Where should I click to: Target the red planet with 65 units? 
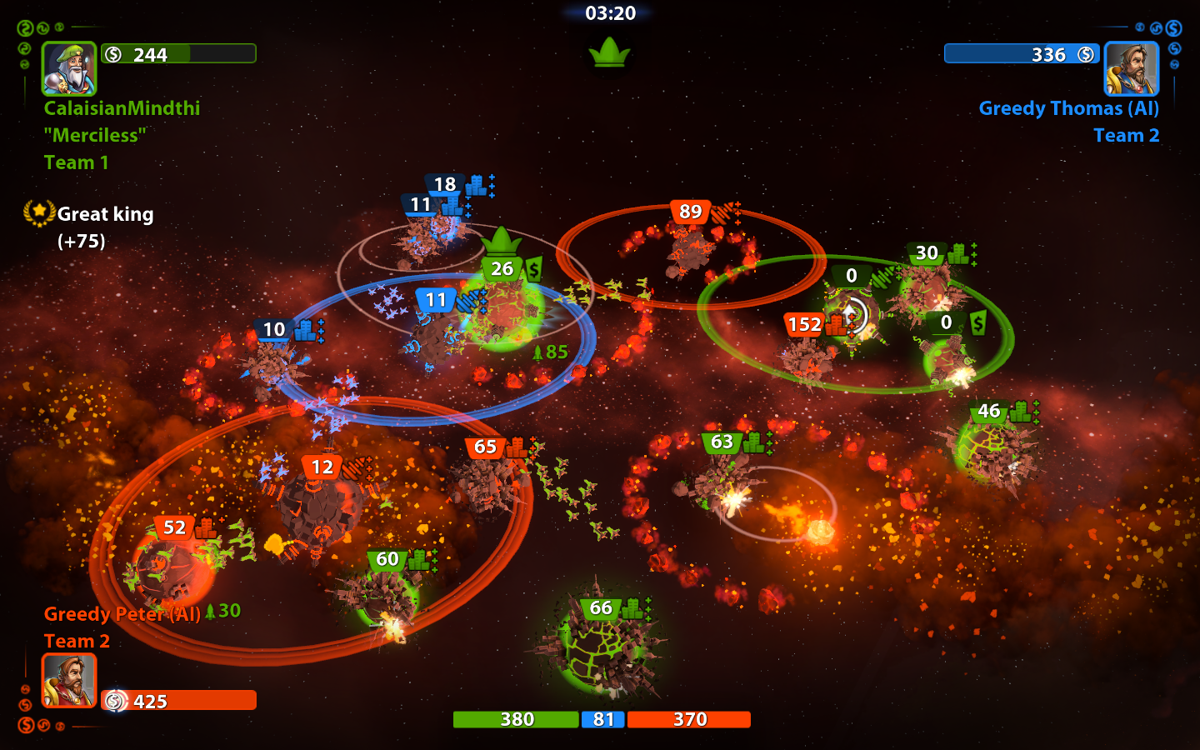[x=486, y=486]
